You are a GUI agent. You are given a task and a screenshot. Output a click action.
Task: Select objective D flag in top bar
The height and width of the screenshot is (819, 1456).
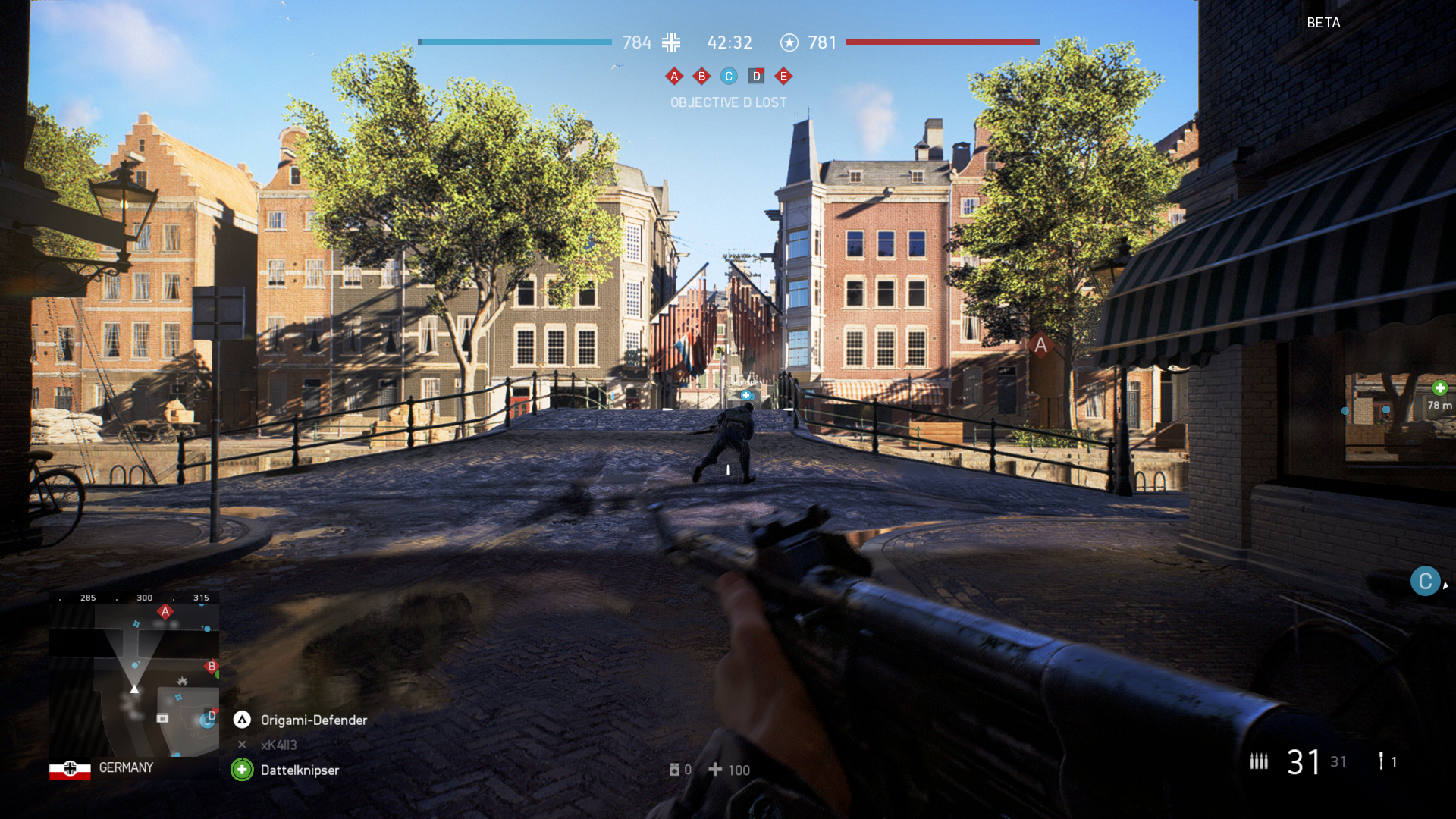pos(756,76)
